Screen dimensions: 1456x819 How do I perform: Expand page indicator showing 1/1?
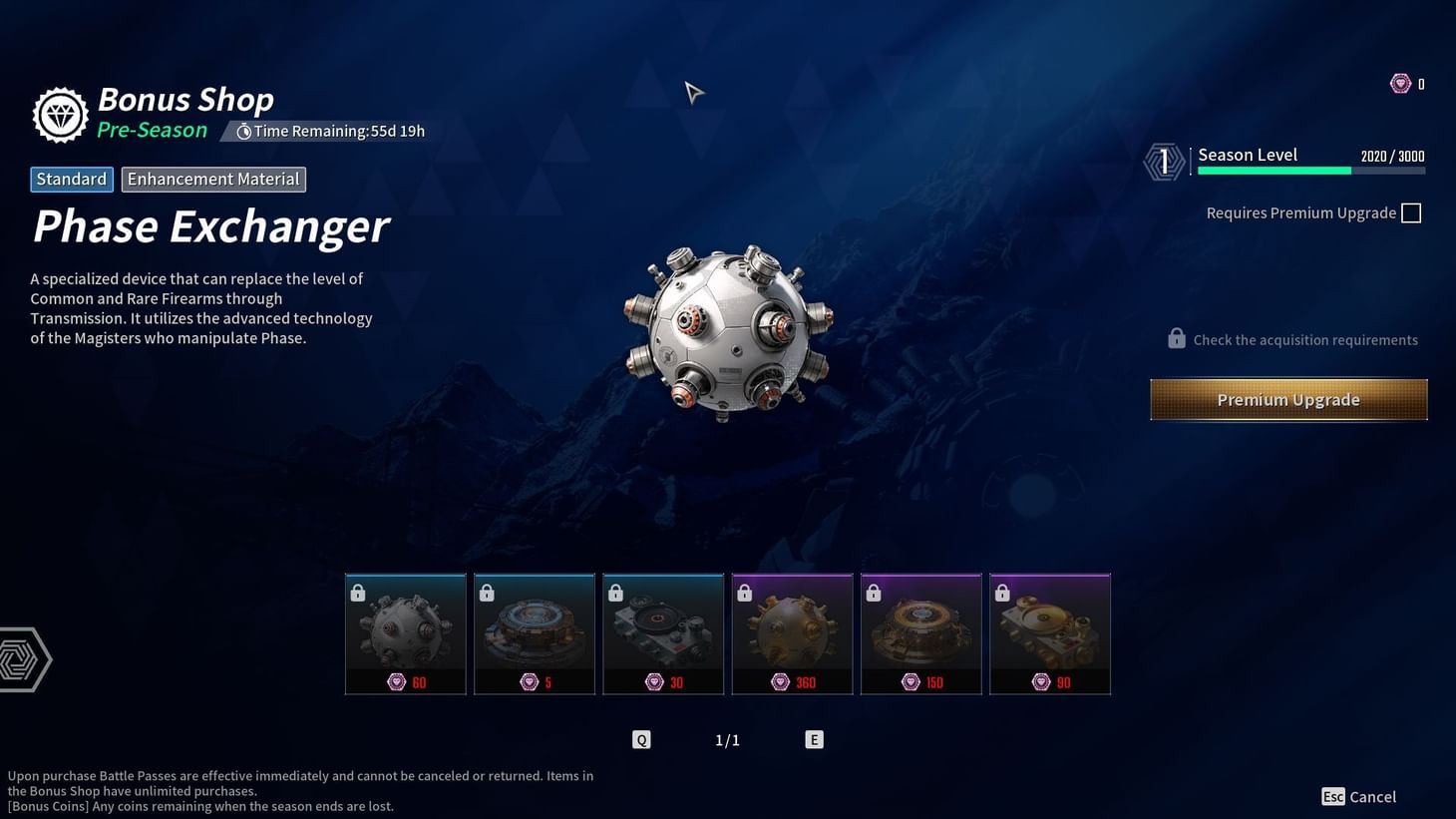tap(727, 739)
